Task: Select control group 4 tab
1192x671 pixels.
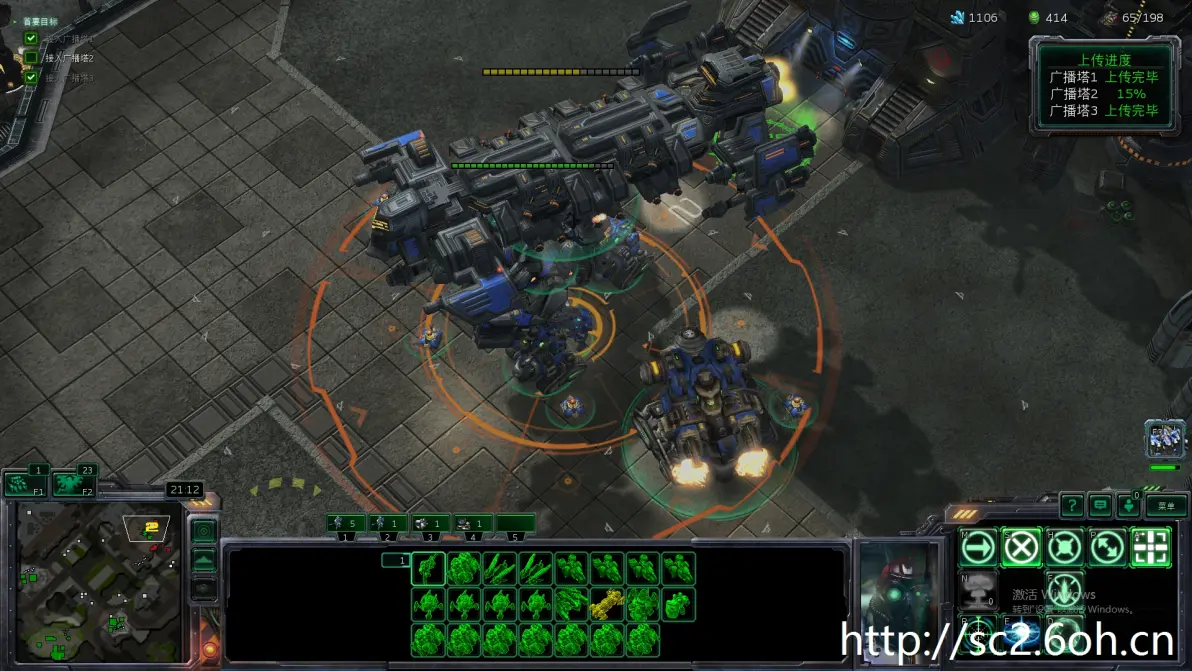Action: click(473, 523)
